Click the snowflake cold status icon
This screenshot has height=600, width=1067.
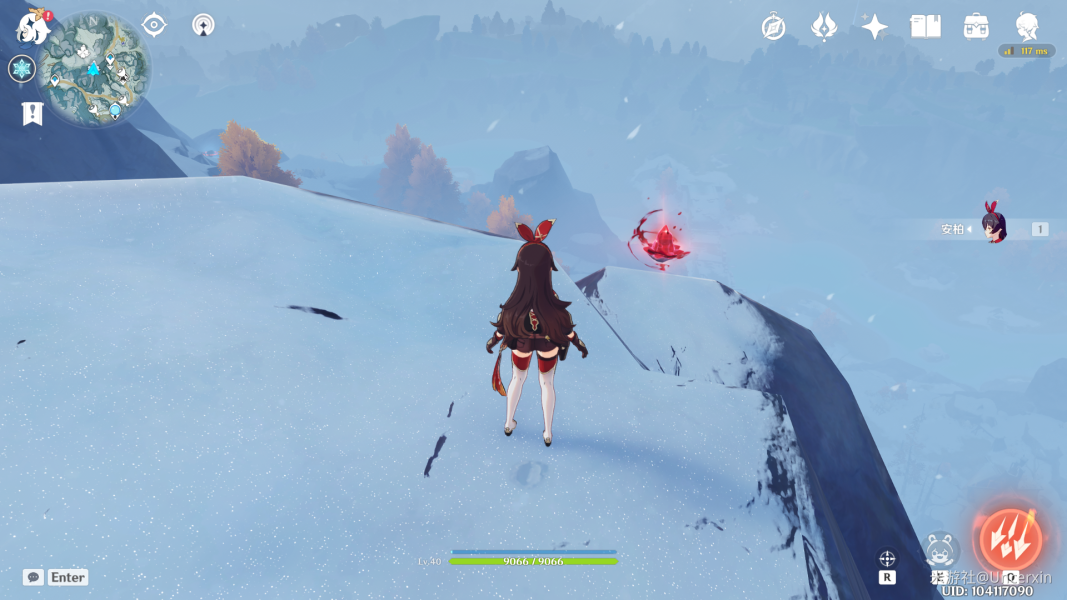coord(22,69)
